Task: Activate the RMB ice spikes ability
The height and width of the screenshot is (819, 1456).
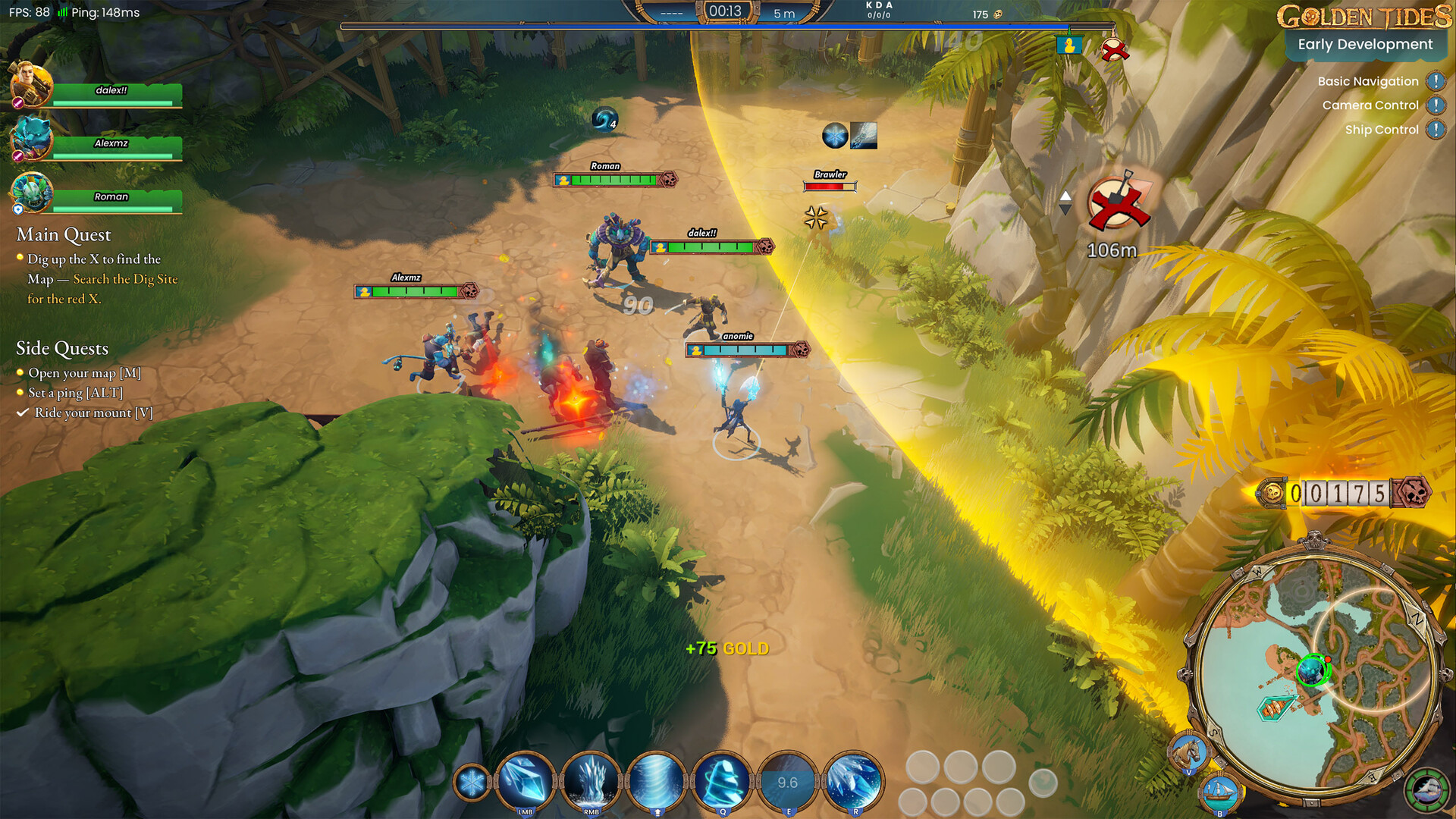Action: tap(591, 781)
